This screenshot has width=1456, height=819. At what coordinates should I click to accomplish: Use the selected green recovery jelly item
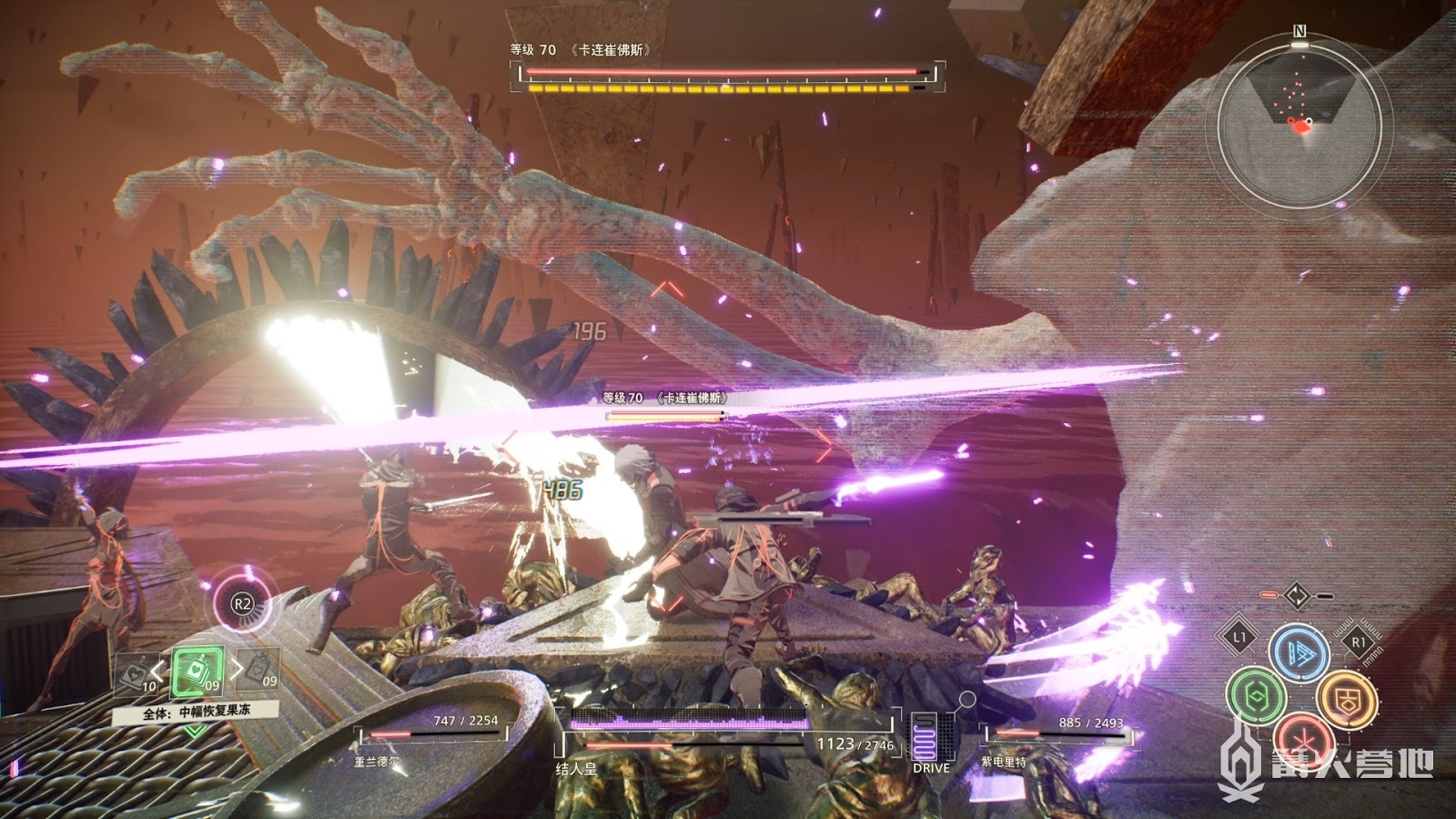pyautogui.click(x=197, y=672)
